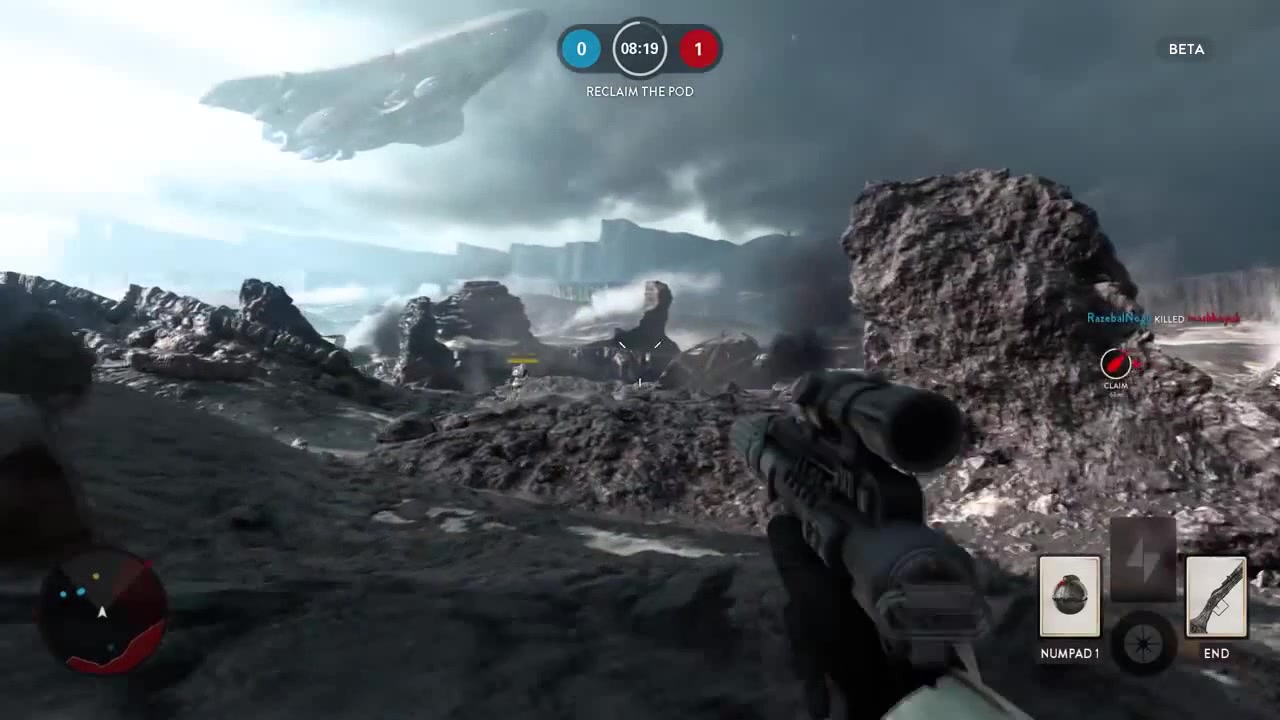The image size is (1280, 720).
Task: Click the circular starburst icon below the cards
Action: [x=1143, y=640]
